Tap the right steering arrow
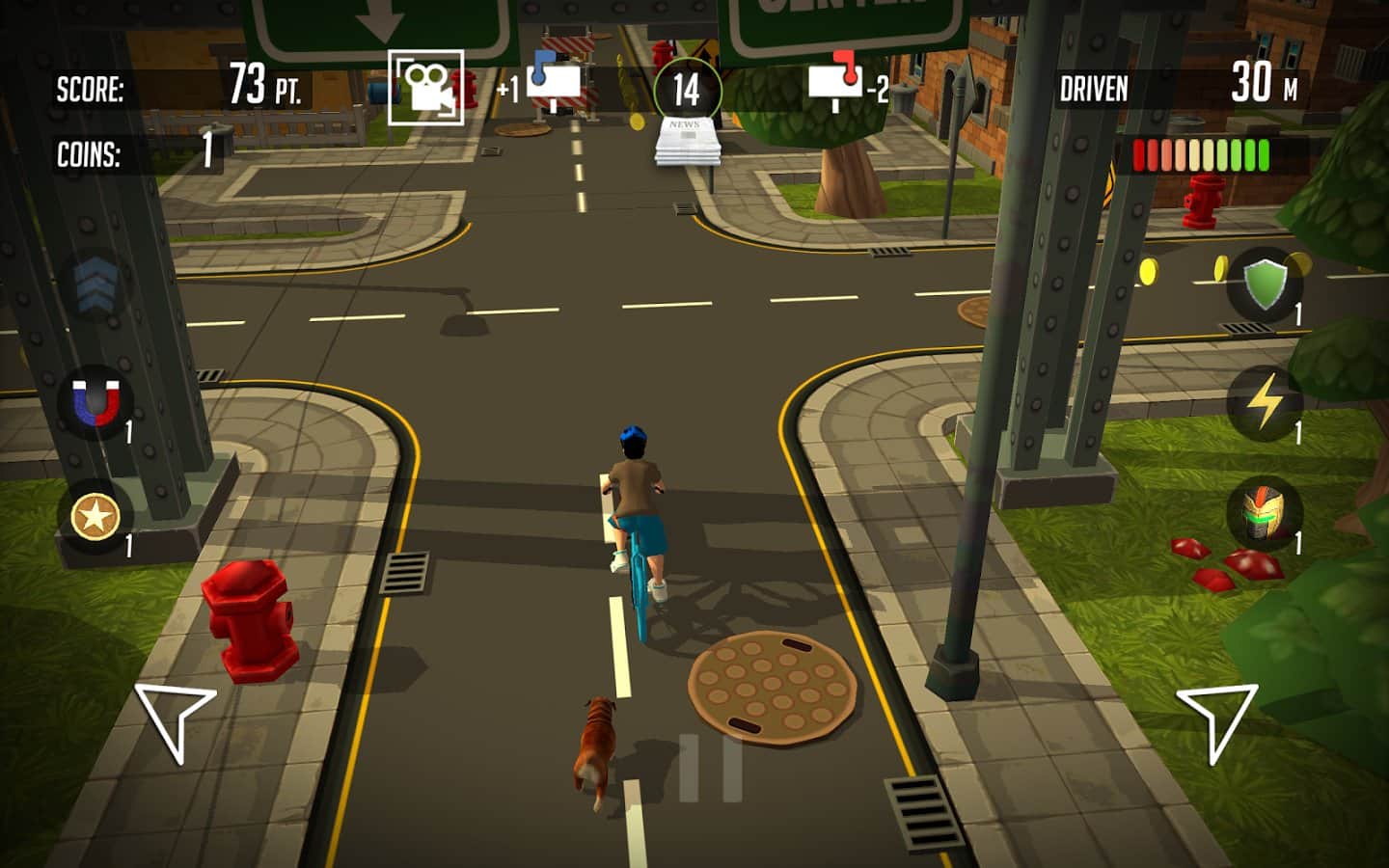The height and width of the screenshot is (868, 1389). [1216, 720]
